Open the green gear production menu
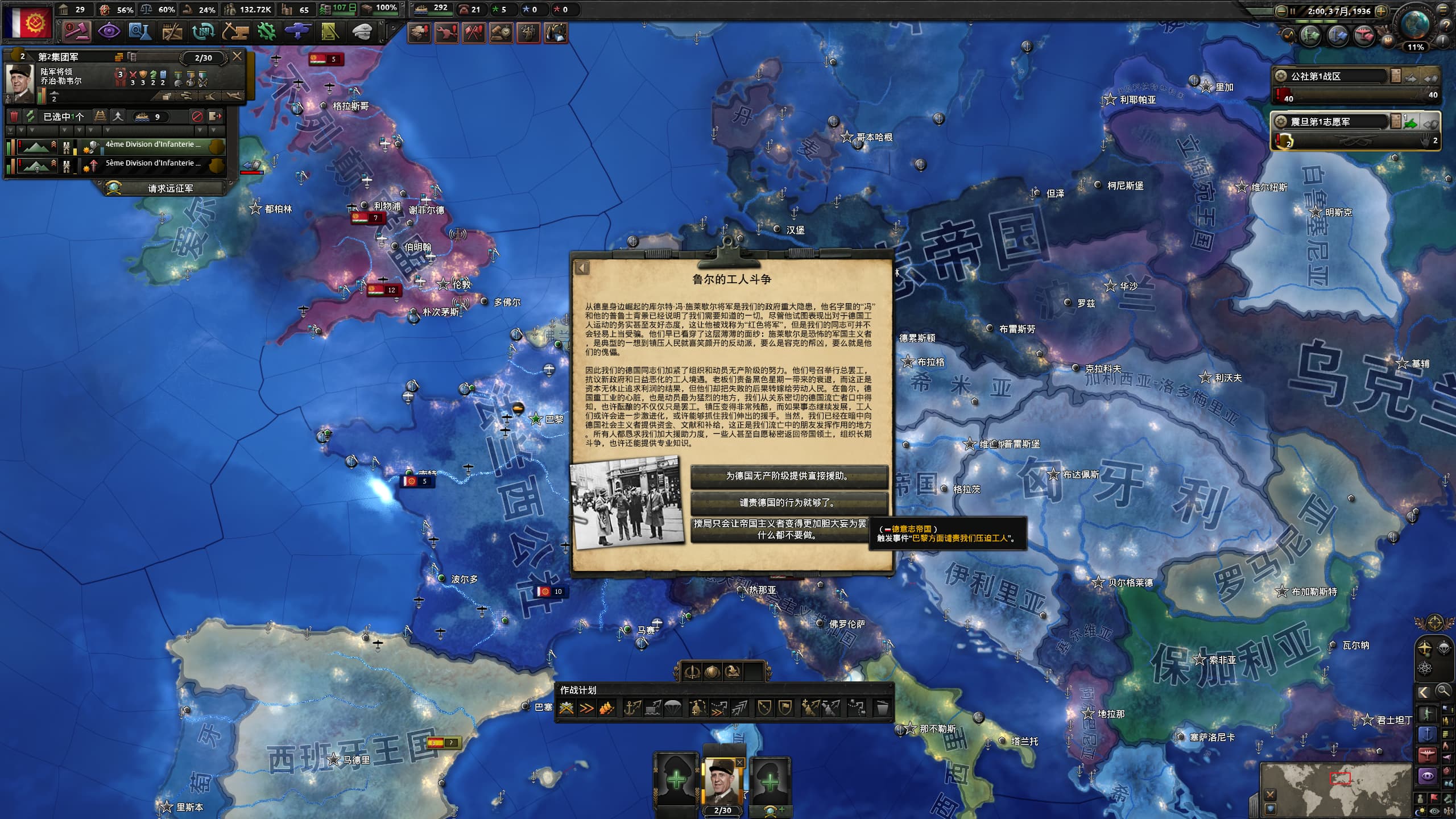The height and width of the screenshot is (819, 1456). coord(266,31)
